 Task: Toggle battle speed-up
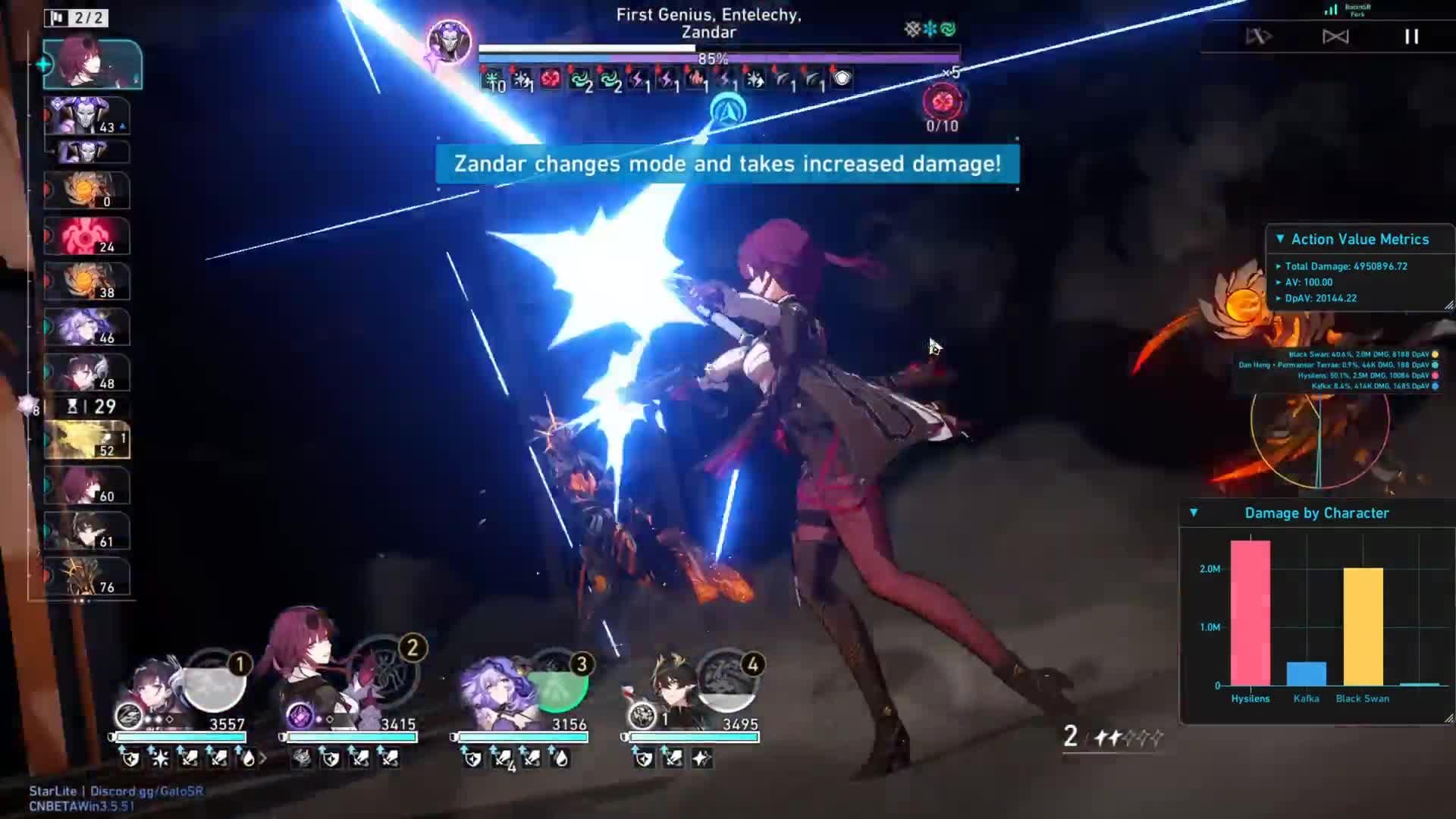tap(1335, 36)
